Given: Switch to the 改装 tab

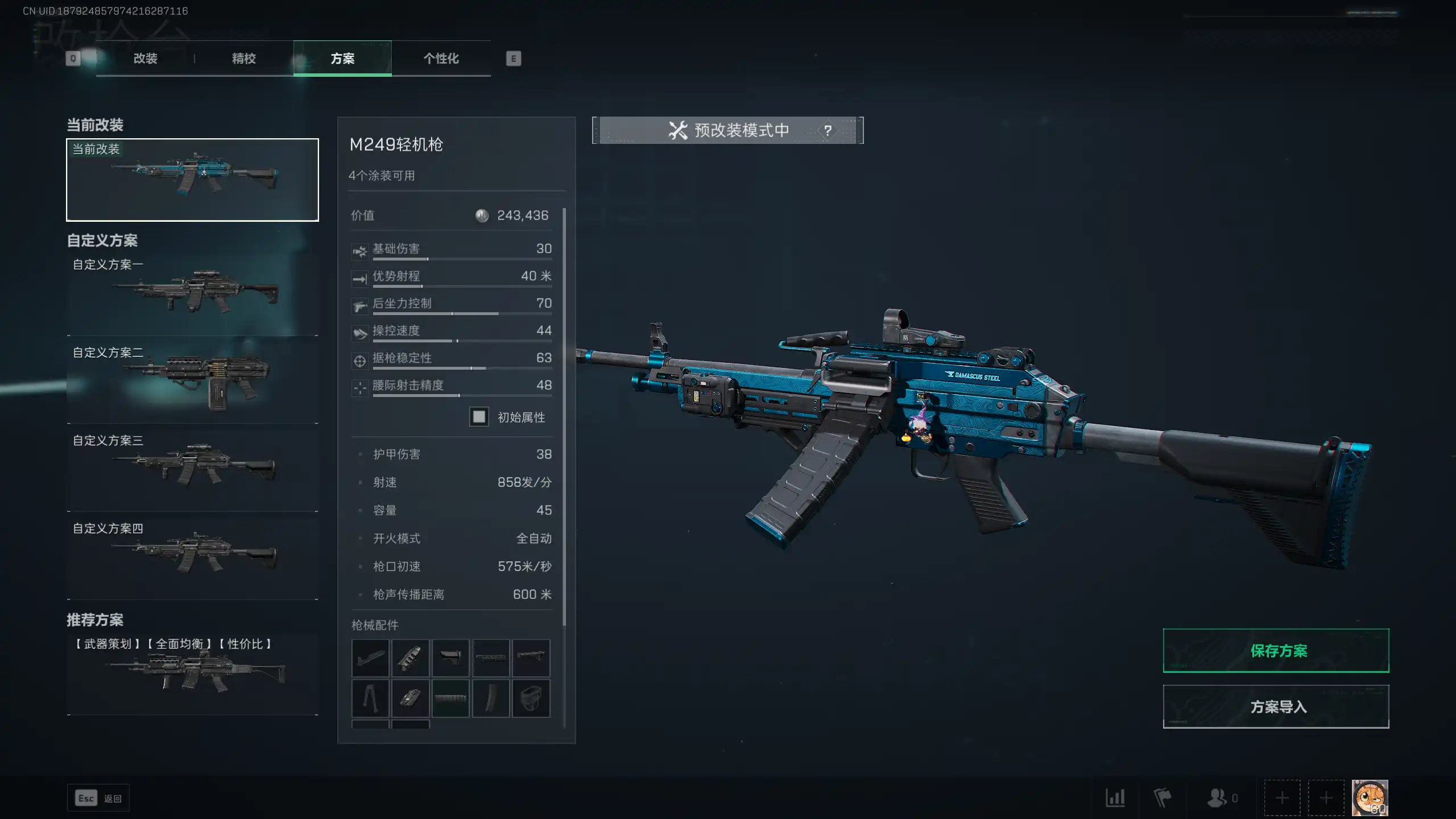Looking at the screenshot, I should coord(145,59).
